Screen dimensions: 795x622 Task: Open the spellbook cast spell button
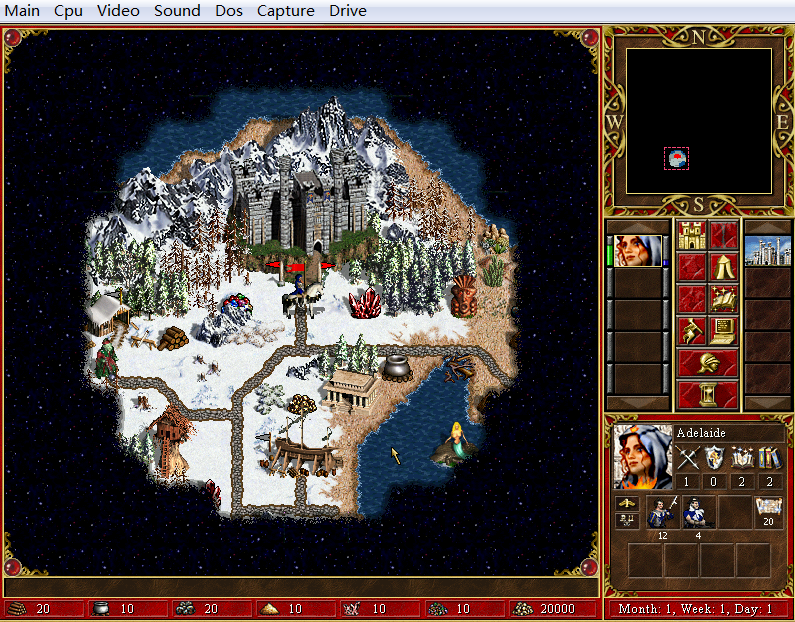point(724,298)
